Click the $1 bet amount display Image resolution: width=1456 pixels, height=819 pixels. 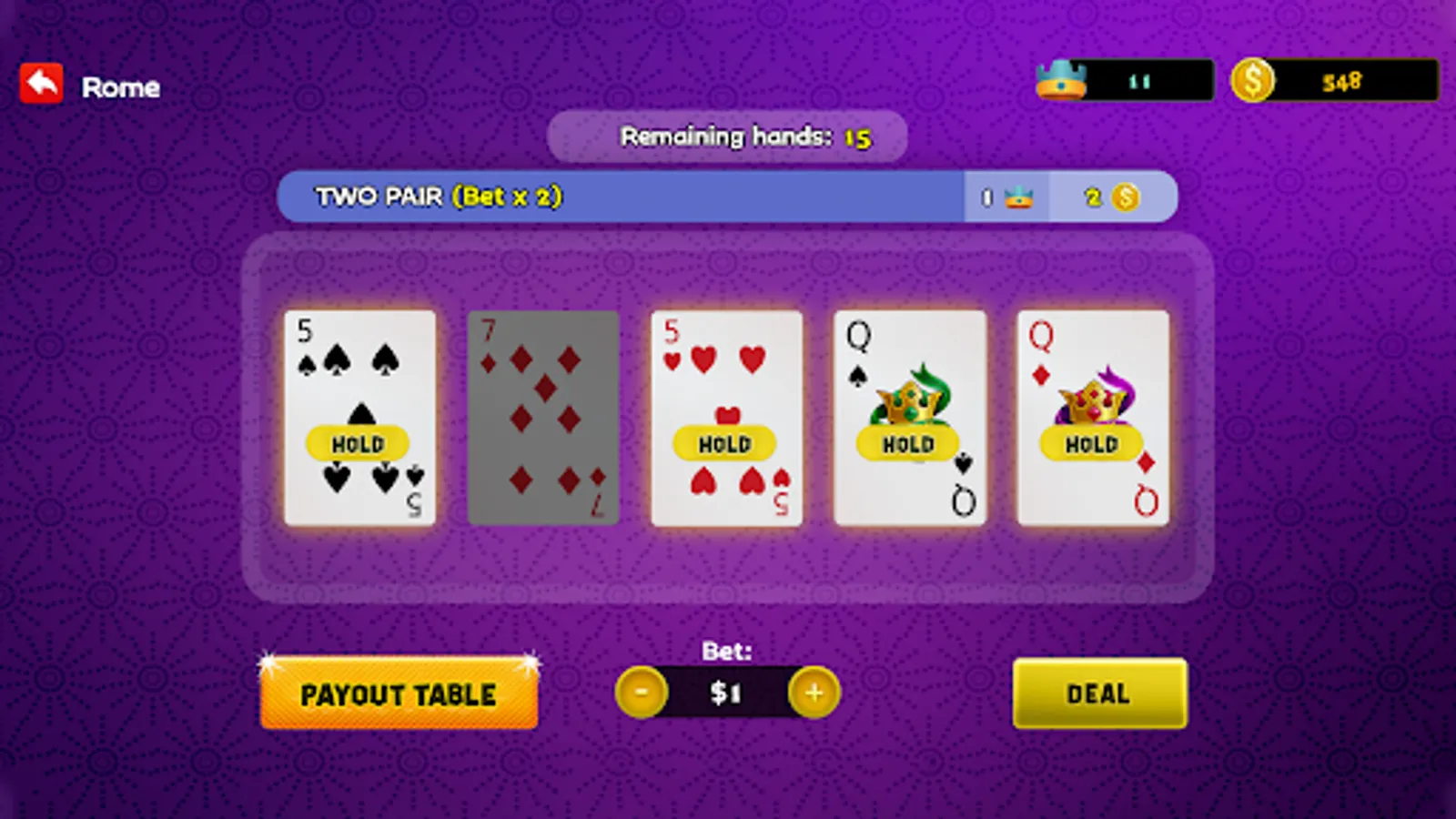point(727,693)
